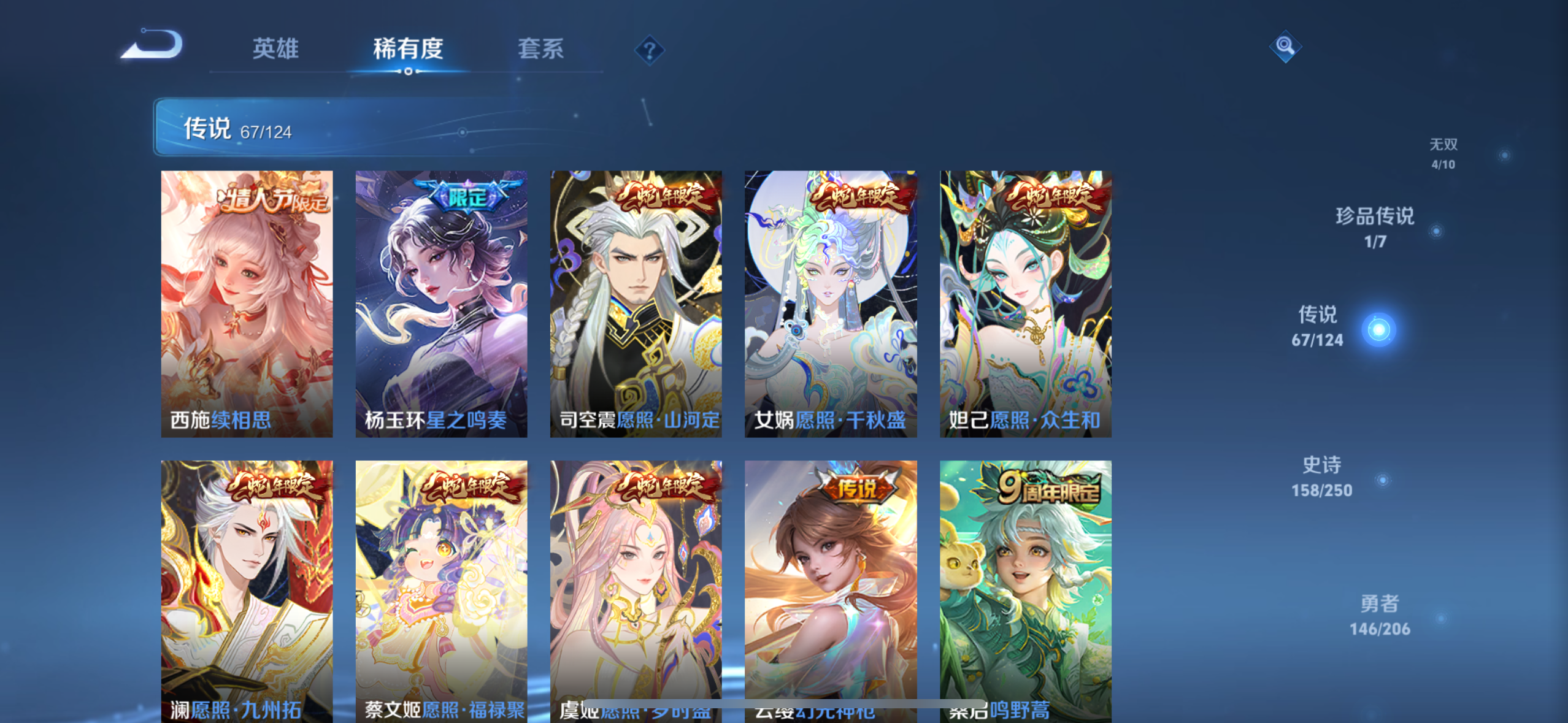Switch to the 英雄 tab
Image resolution: width=1568 pixels, height=723 pixels.
(x=275, y=48)
